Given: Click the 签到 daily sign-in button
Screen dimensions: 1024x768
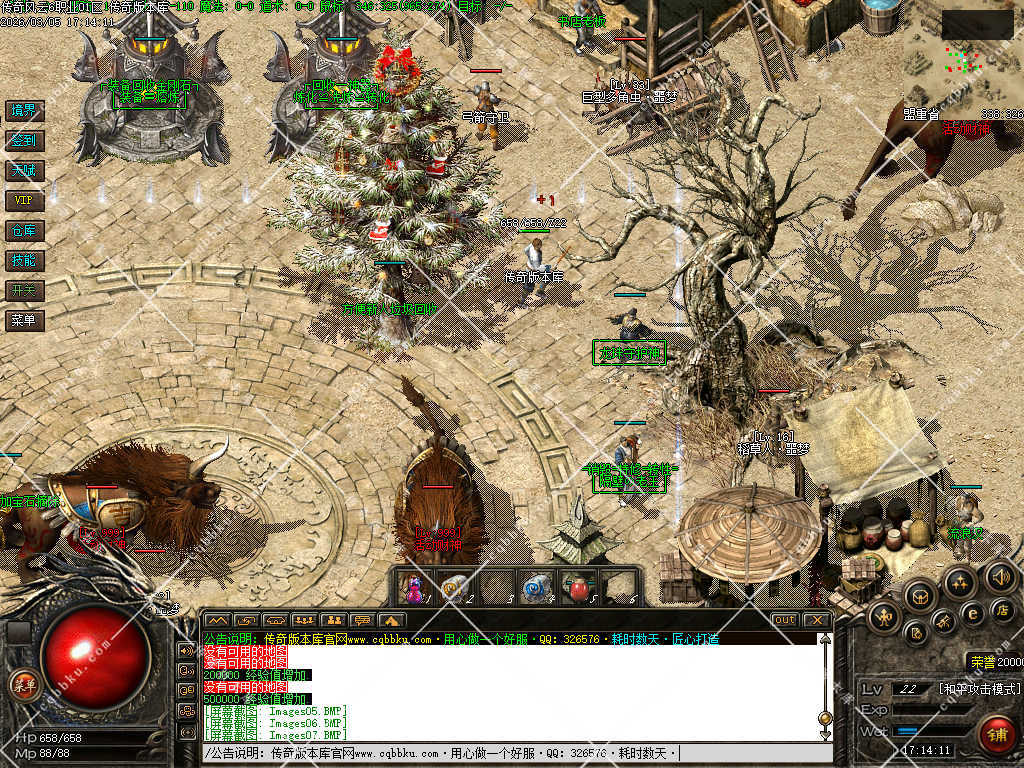Looking at the screenshot, I should pos(23,140).
